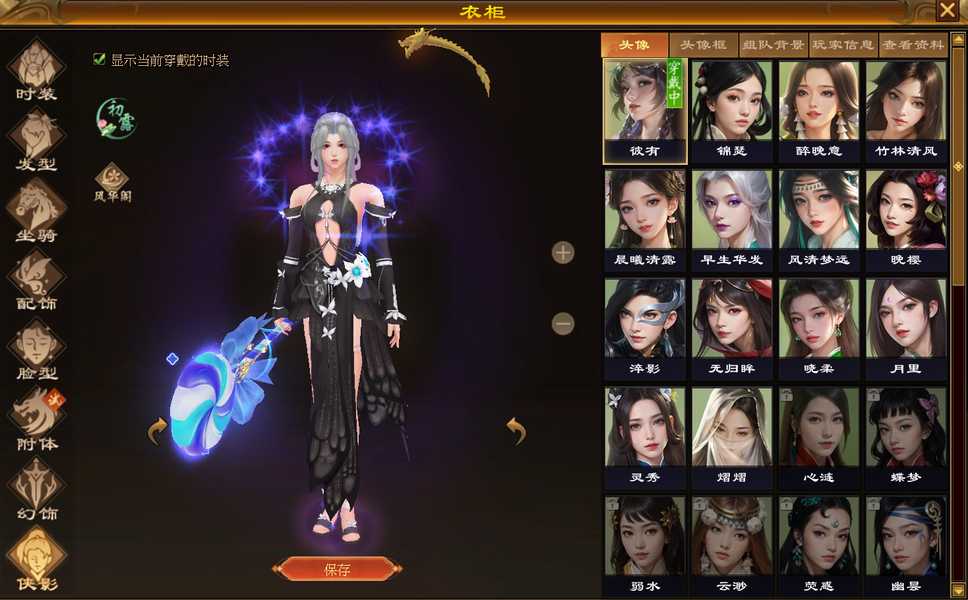
Task: Open the 发型 hairstyle category
Action: coord(37,138)
